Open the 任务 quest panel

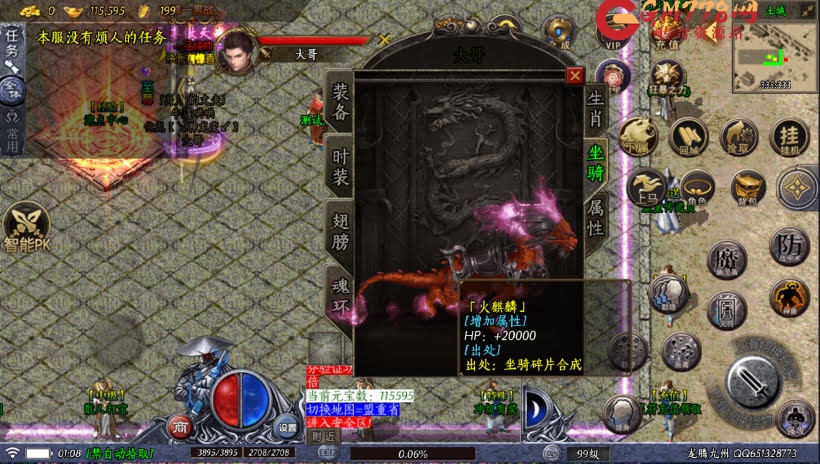(x=12, y=43)
